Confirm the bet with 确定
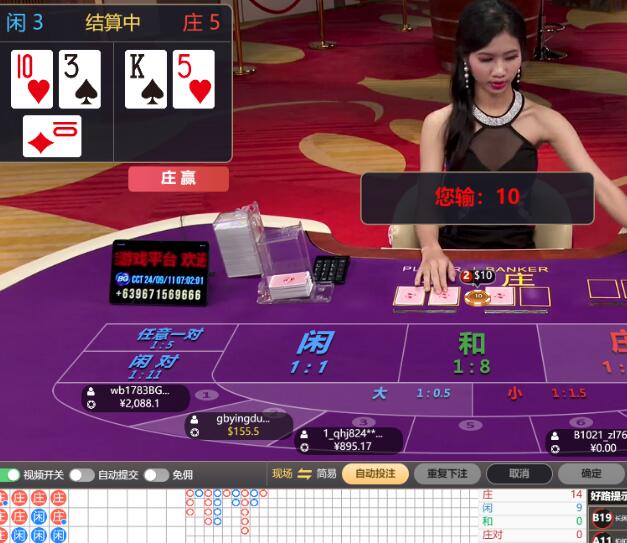Viewport: 627px width, 543px height. [591, 474]
